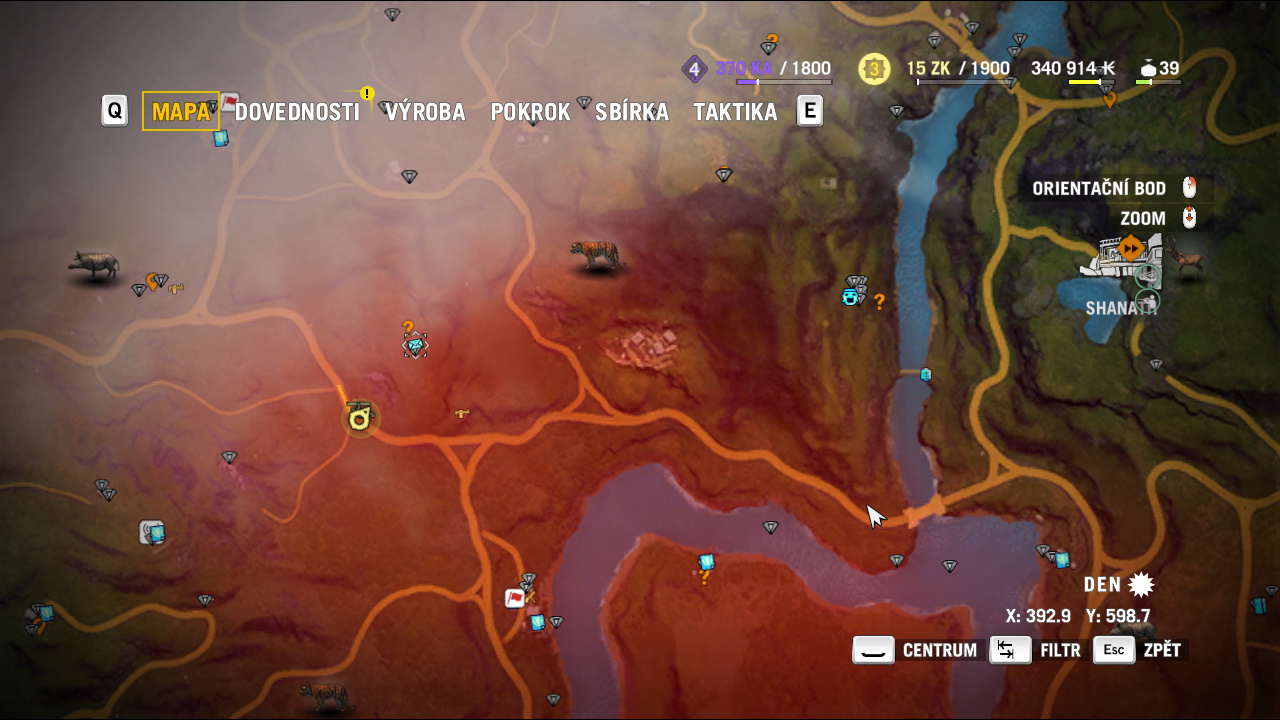Select the Pokrok tab
Screen dimensions: 1280x720
click(530, 112)
